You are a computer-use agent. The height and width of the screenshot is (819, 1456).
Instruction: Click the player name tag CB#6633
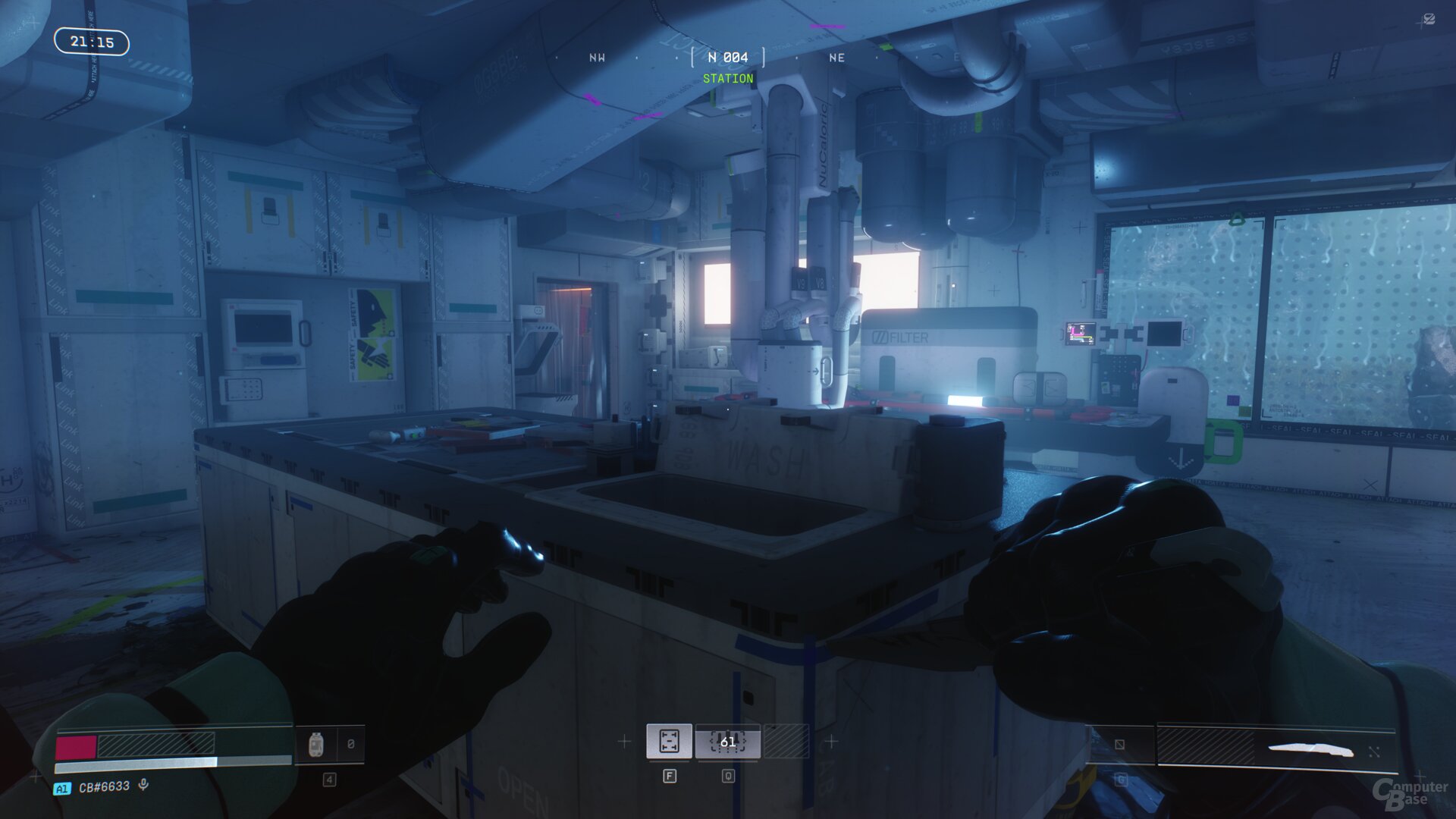click(x=104, y=787)
